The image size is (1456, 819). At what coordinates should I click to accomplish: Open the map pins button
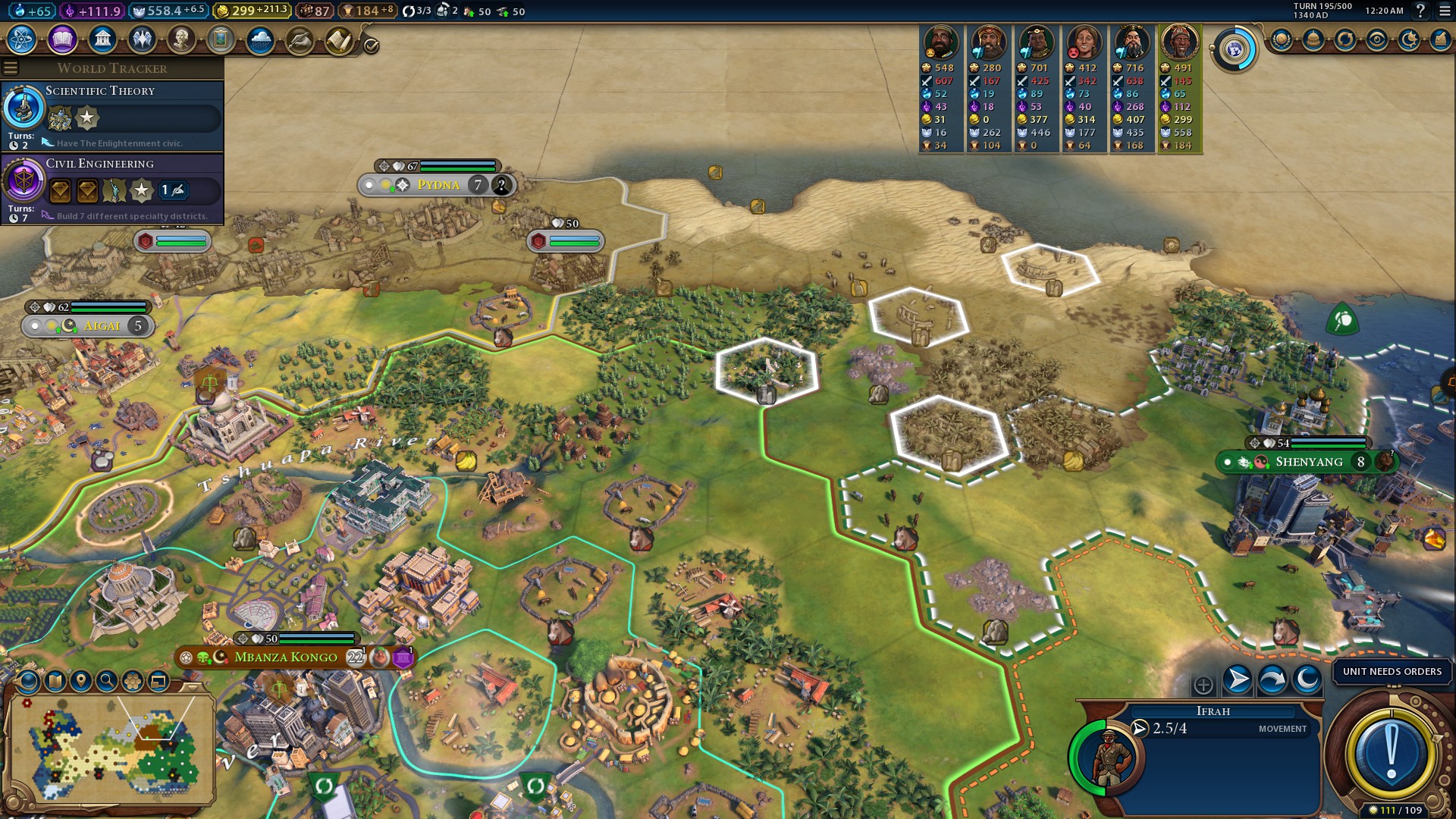[81, 681]
